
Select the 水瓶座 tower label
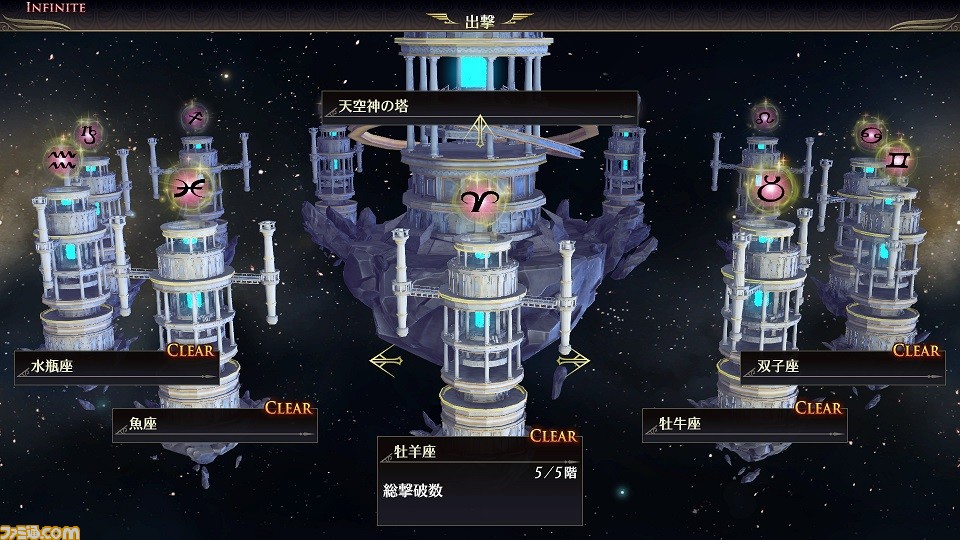117,367
